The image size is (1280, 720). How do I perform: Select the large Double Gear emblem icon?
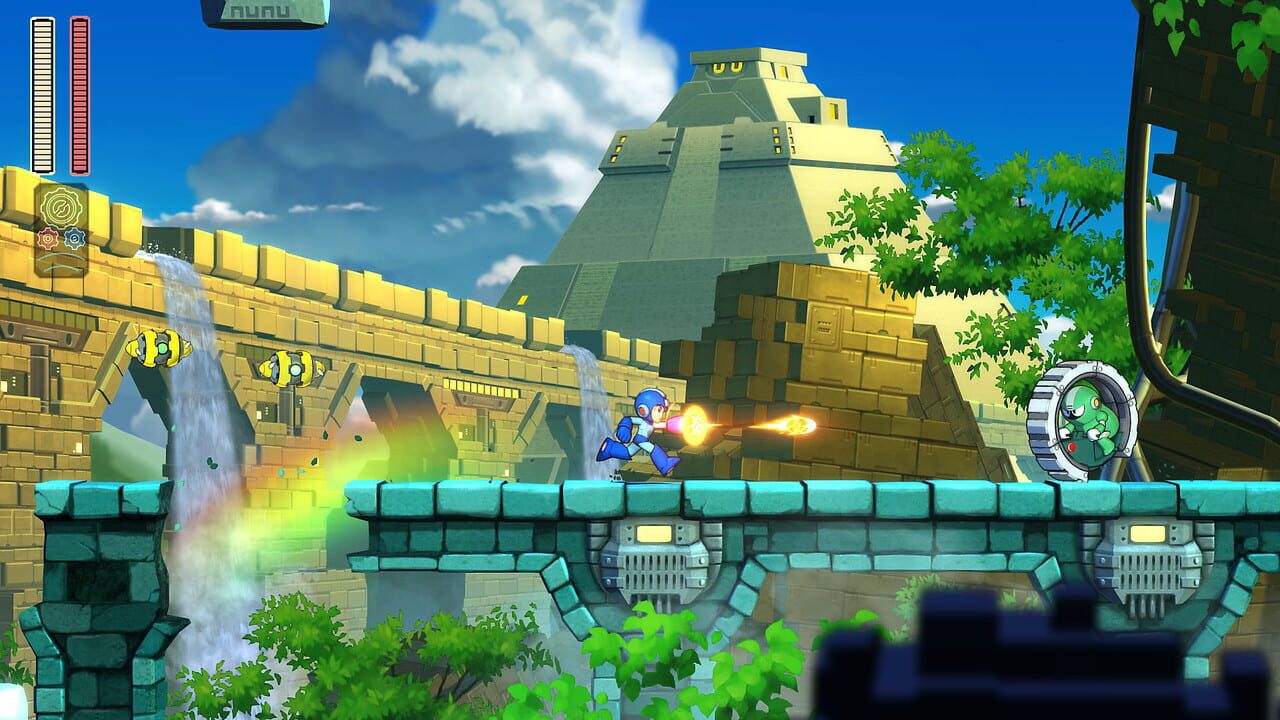60,207
